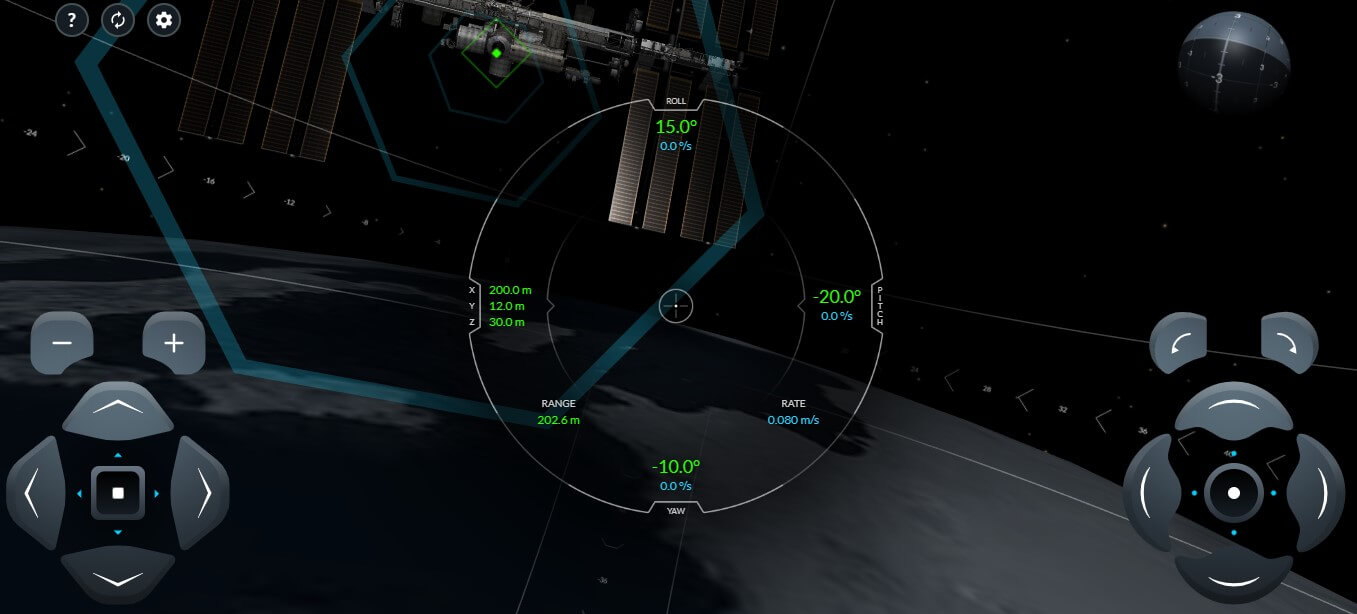Translate left with the left pad's left arrow
1357x614 pixels.
pyautogui.click(x=34, y=493)
